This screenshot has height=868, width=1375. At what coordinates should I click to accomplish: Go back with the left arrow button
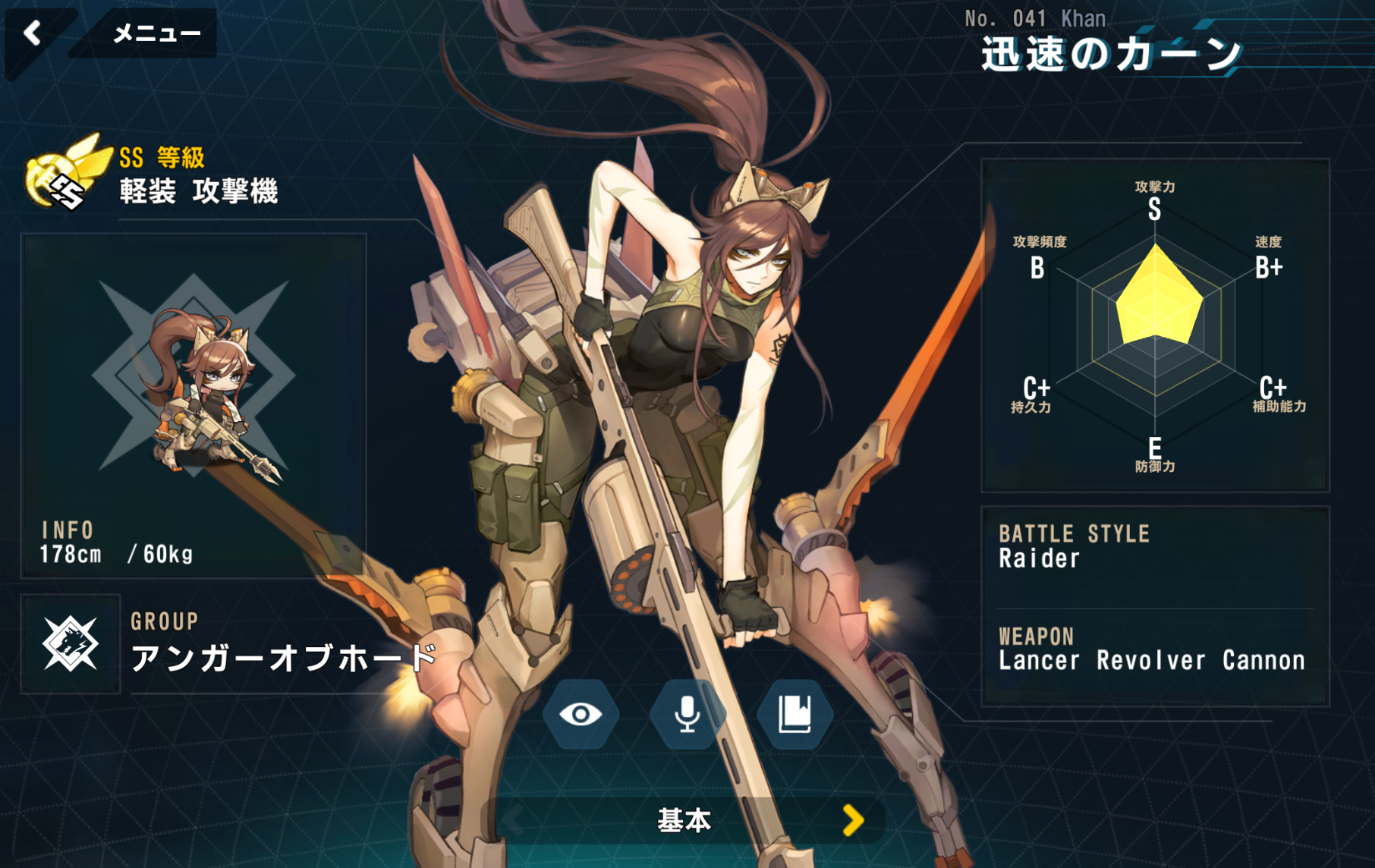pos(33,33)
